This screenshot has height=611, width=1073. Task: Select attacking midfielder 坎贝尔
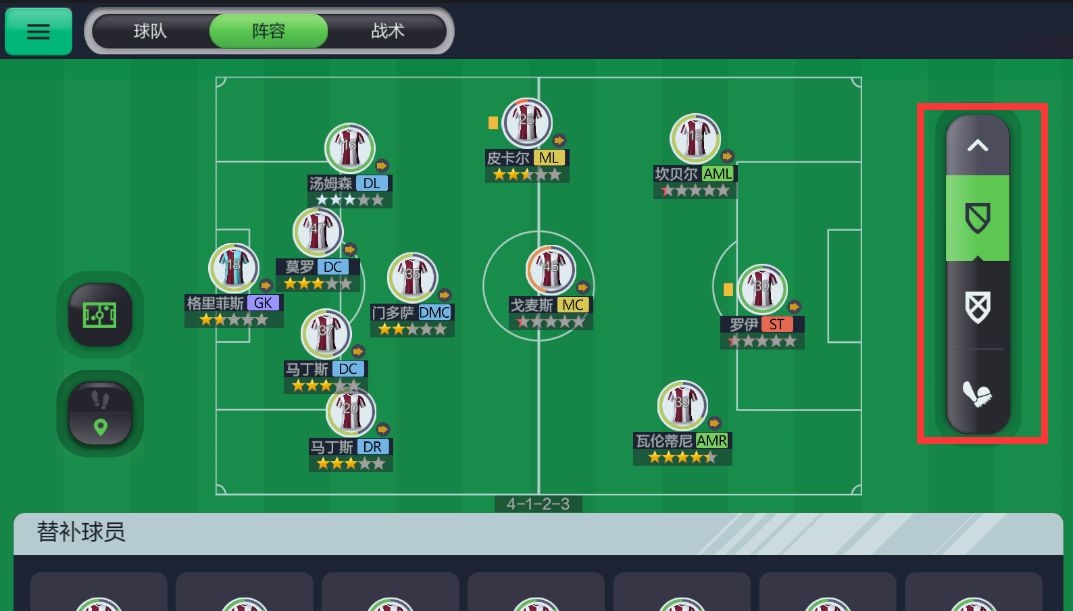(695, 139)
